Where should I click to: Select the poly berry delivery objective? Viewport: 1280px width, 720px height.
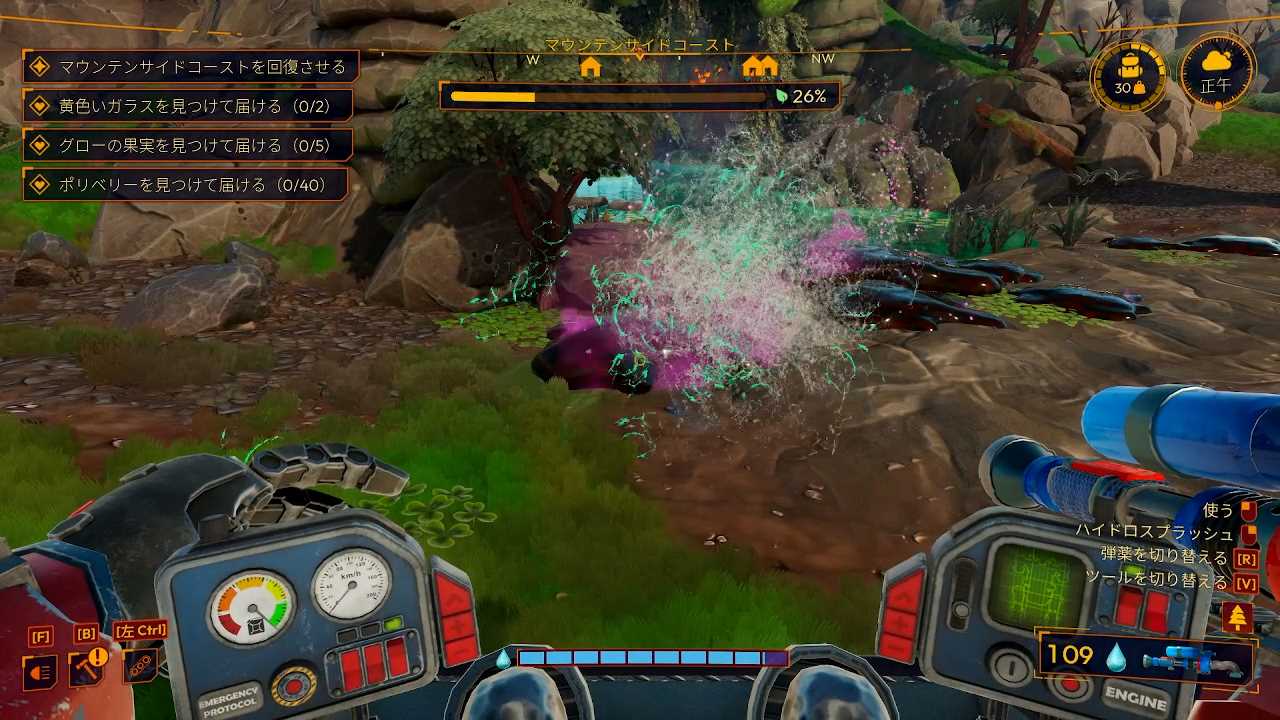coord(186,185)
